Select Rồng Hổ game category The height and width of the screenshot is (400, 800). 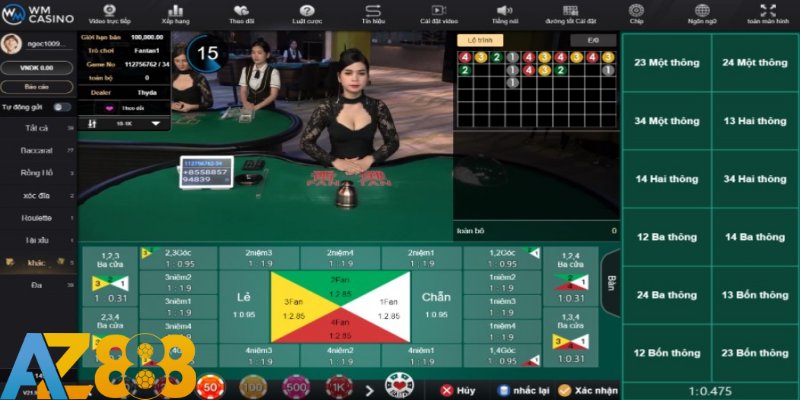coord(37,173)
